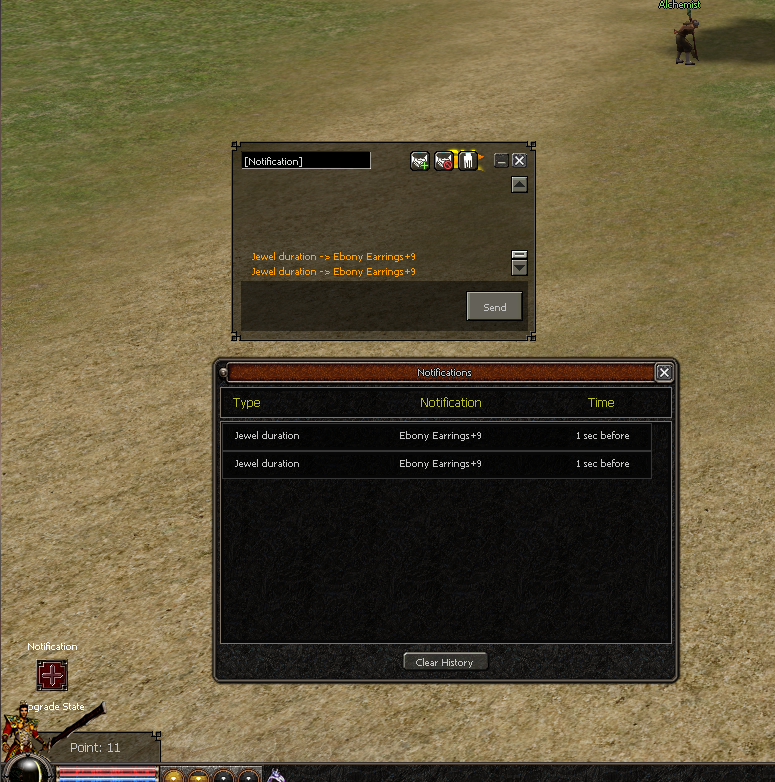Close the Notifications history panel
Image resolution: width=775 pixels, height=782 pixels.
[664, 372]
